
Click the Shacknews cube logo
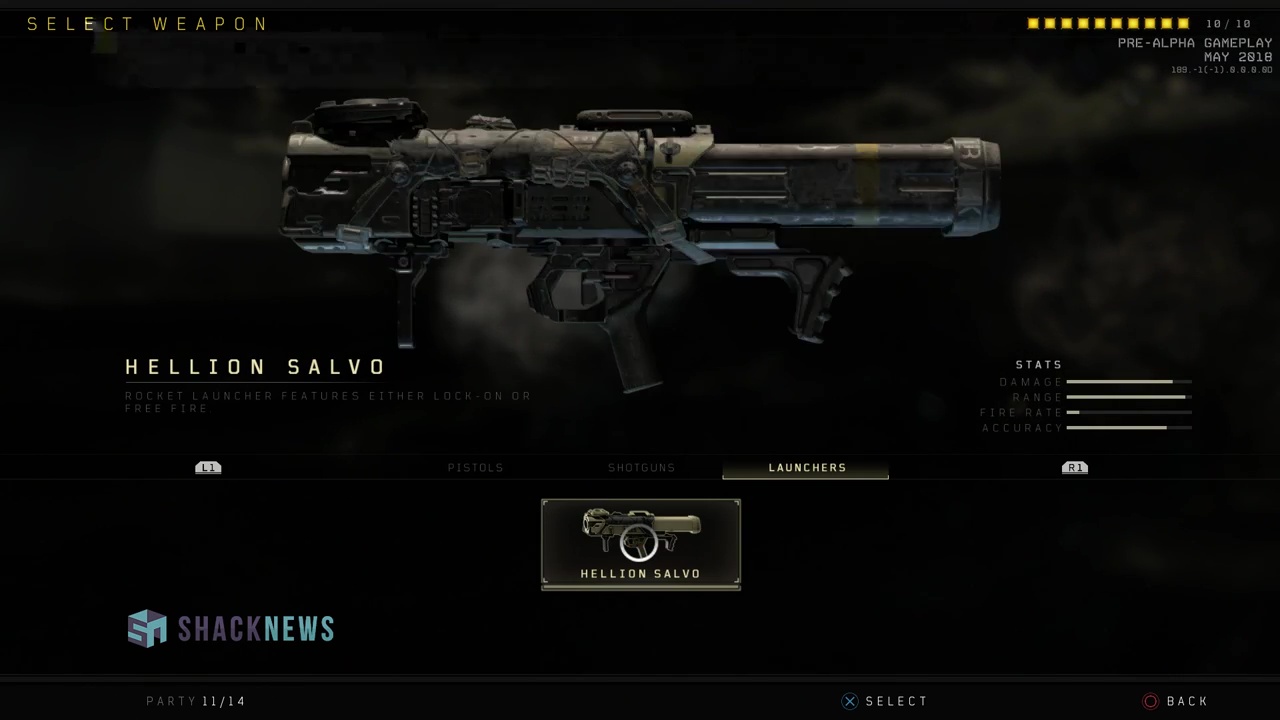click(147, 628)
